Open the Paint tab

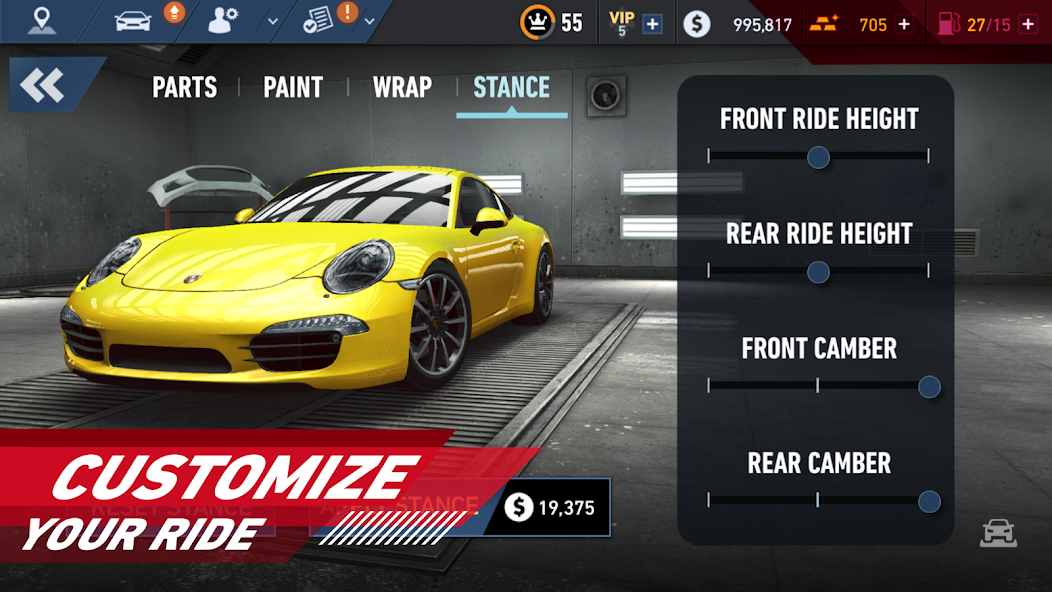click(293, 88)
